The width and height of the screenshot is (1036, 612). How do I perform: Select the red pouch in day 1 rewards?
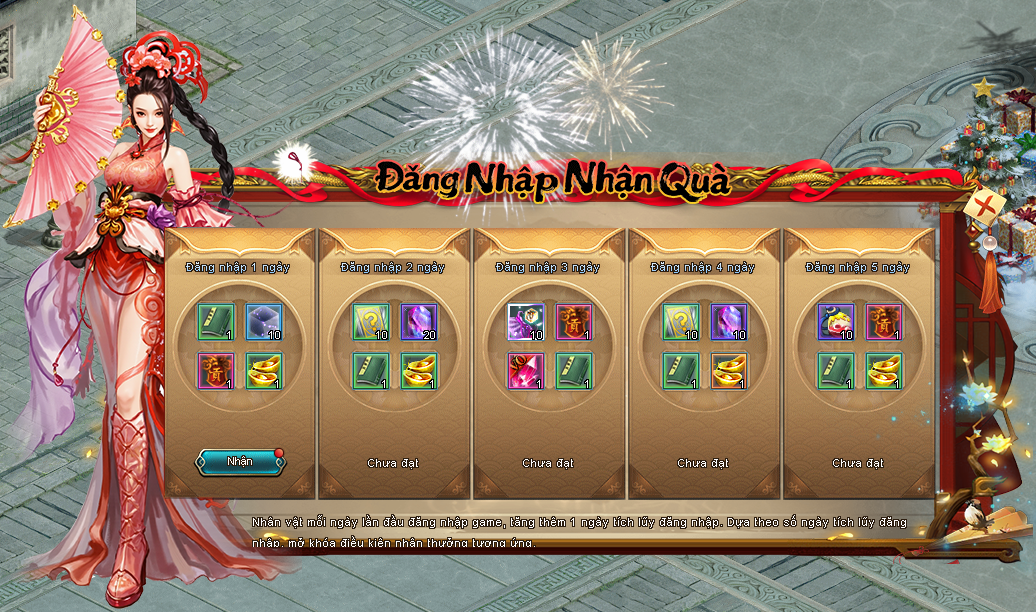click(x=216, y=371)
